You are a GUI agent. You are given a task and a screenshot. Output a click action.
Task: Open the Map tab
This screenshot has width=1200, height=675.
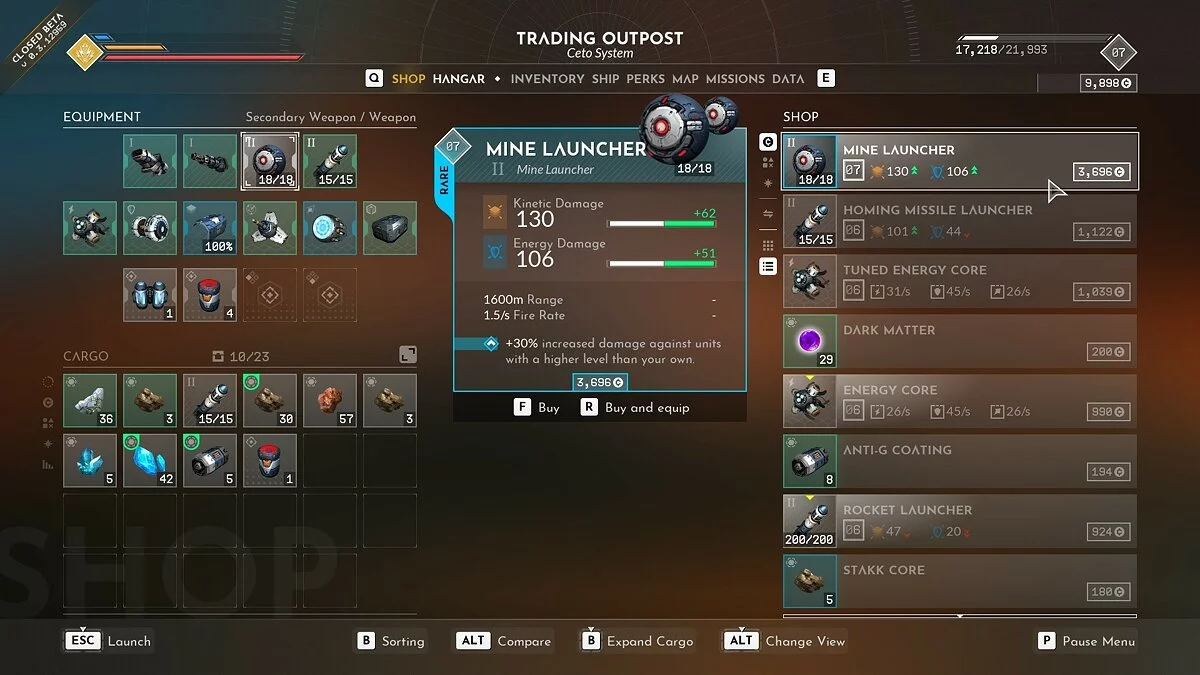tap(685, 79)
